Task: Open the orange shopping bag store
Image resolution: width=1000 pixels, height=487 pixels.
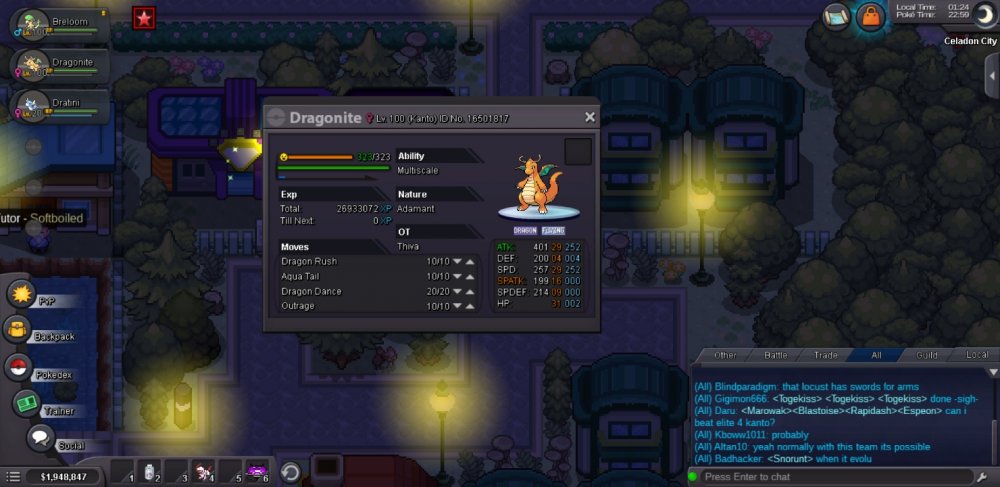Action: coord(871,16)
